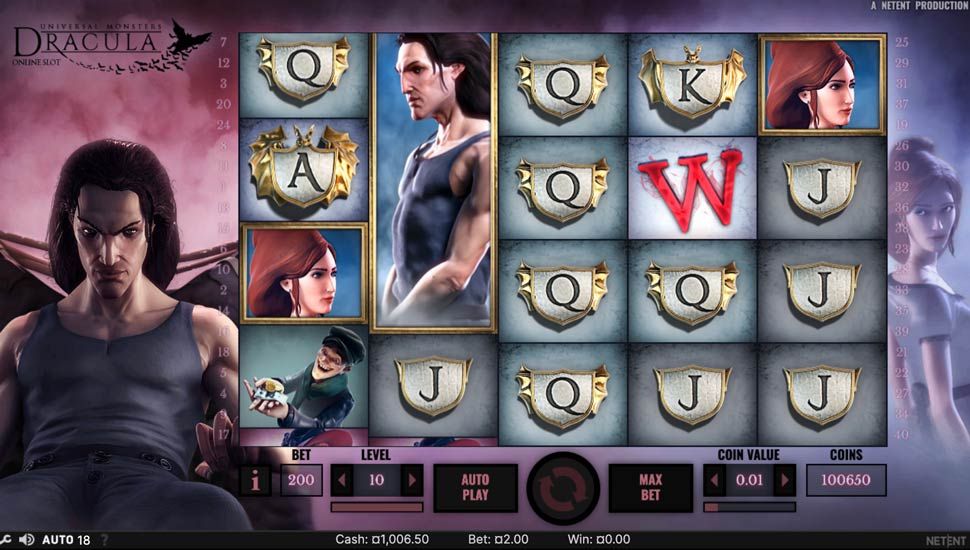This screenshot has width=970, height=550.
Task: Decrease the bet level
Action: coord(342,480)
